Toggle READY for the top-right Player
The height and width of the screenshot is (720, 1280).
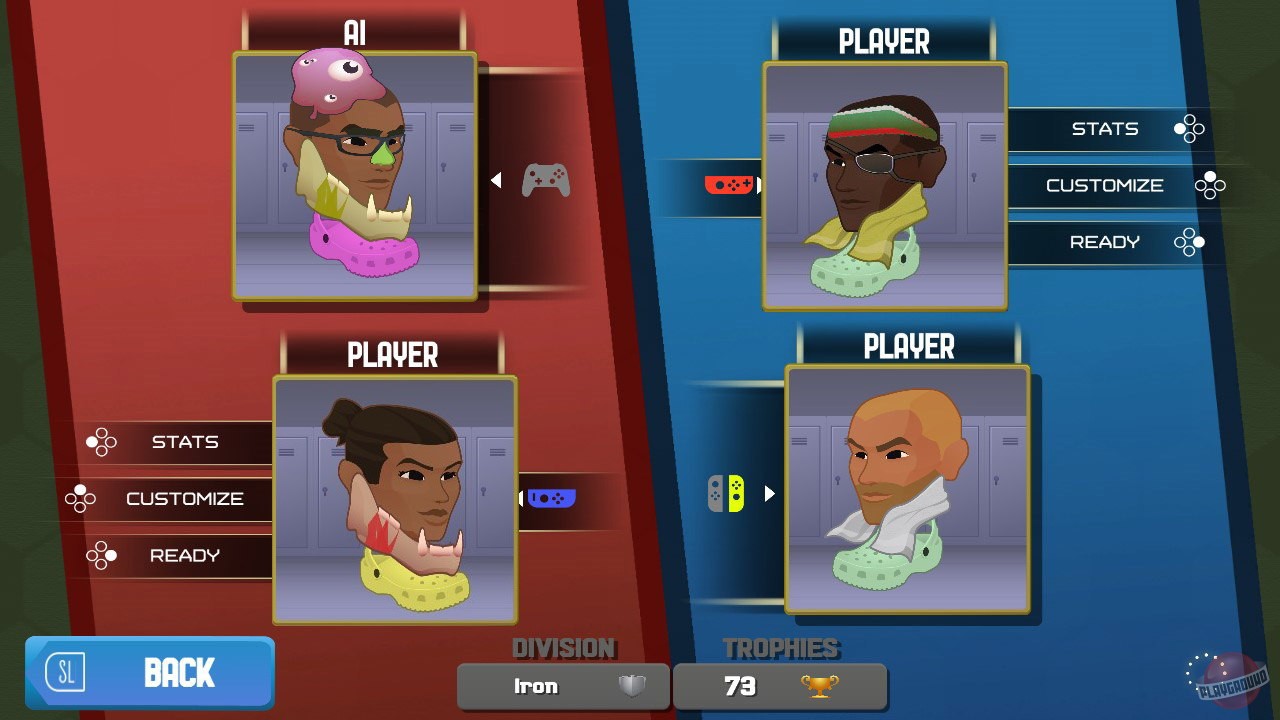(1104, 242)
